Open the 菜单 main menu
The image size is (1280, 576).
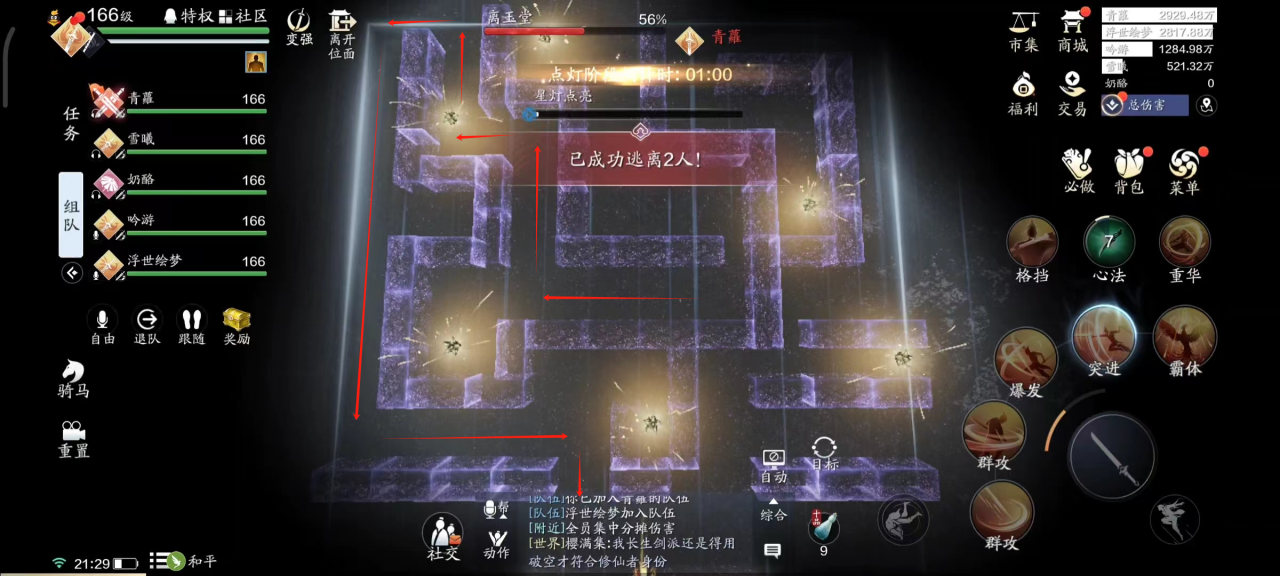click(1184, 170)
